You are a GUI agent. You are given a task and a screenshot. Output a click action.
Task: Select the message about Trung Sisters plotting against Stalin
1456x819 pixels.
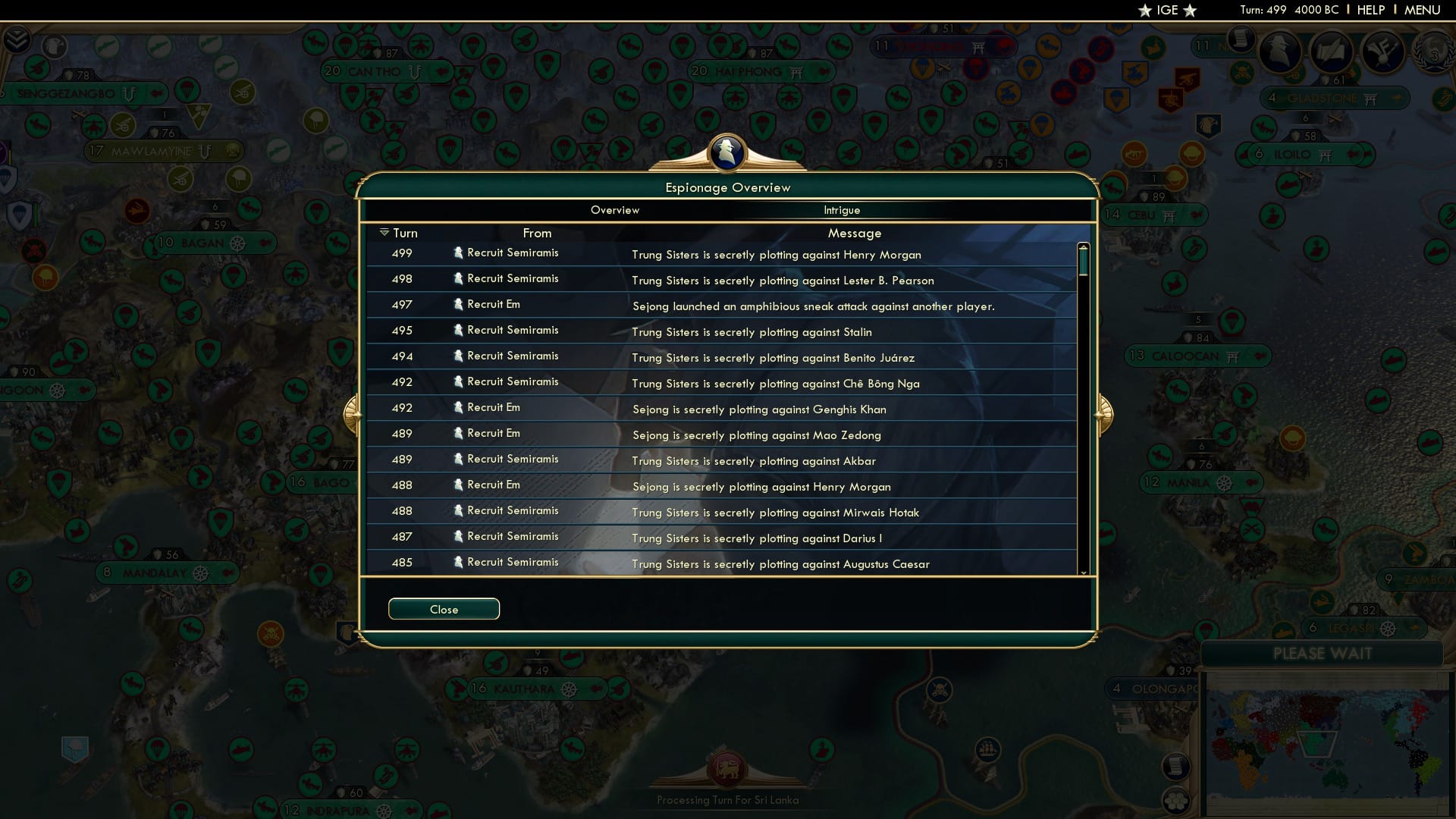click(x=752, y=332)
